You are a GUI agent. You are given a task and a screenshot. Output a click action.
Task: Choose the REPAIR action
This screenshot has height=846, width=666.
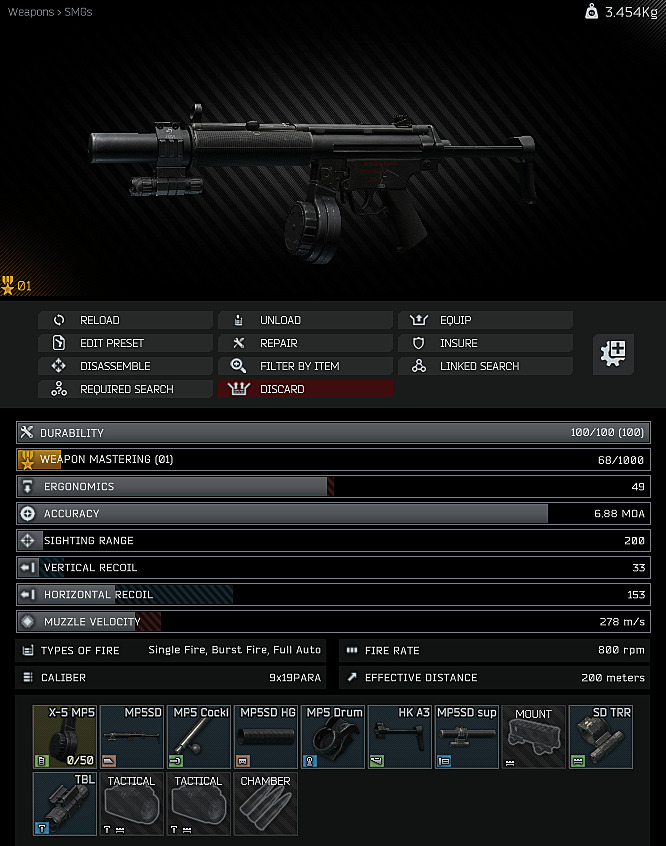[305, 343]
